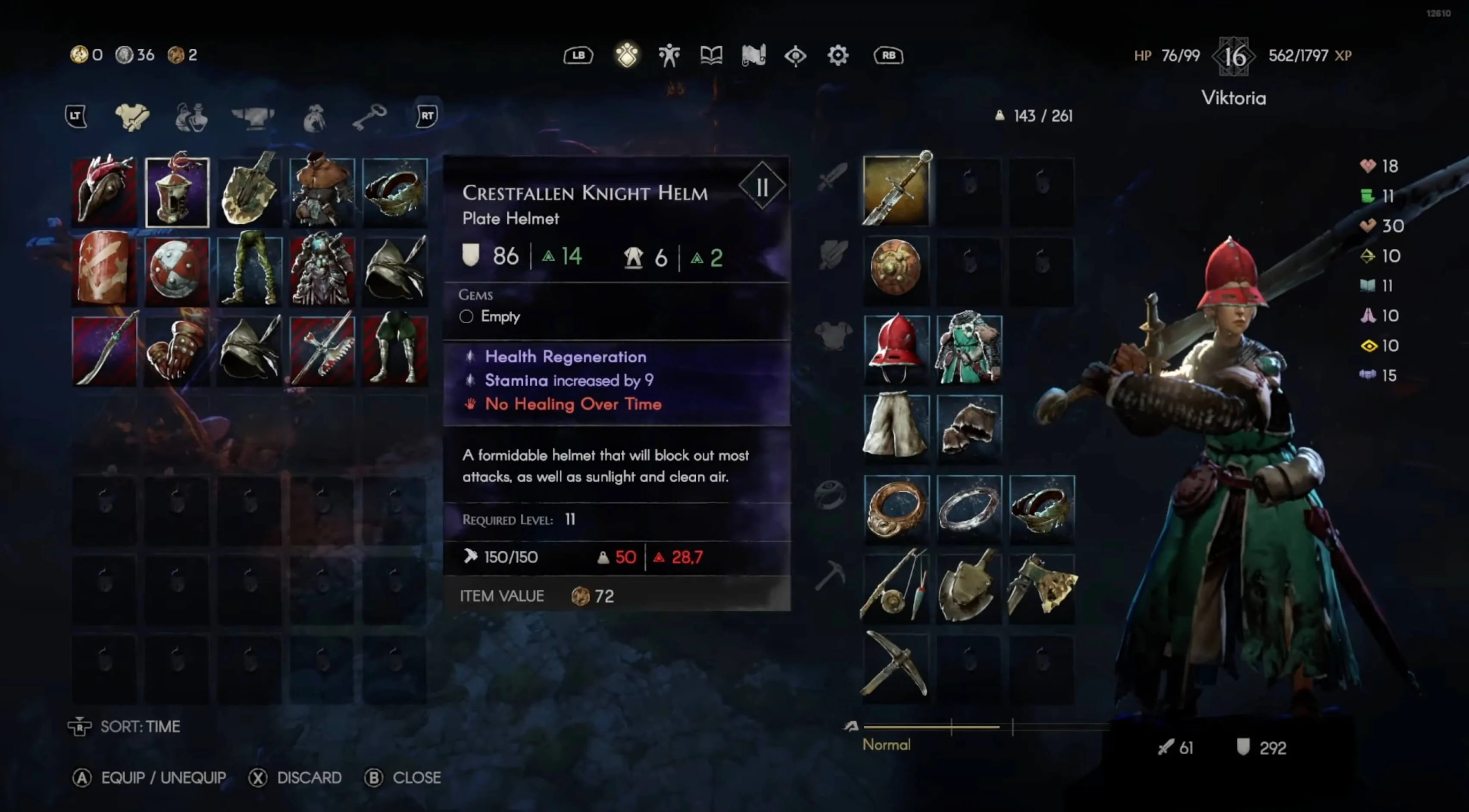The height and width of the screenshot is (812, 1469).
Task: Select the equipped red helmet slot
Action: tap(896, 348)
